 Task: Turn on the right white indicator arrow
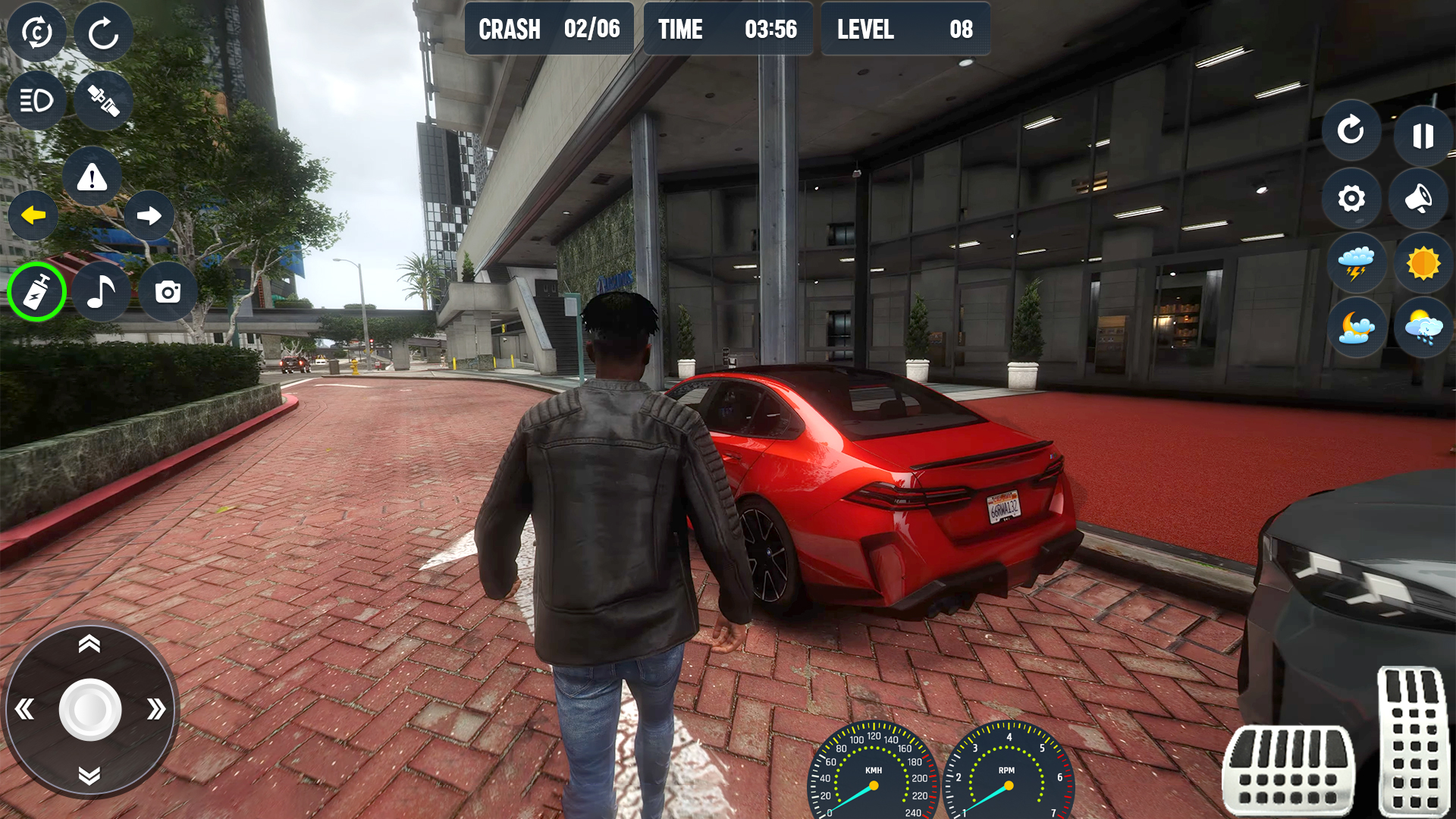point(149,216)
